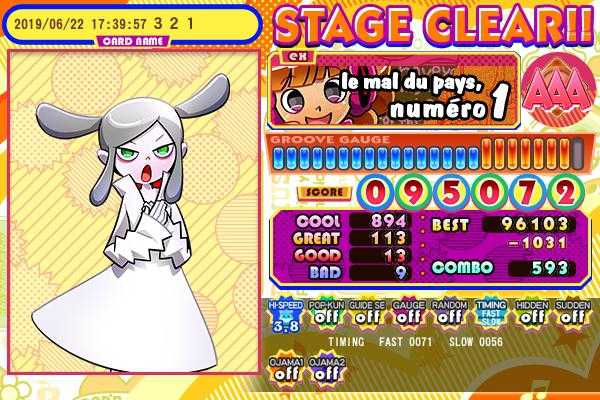Image resolution: width=600 pixels, height=400 pixels.
Task: Select the TIMING fast/slow option icon
Action: point(490,314)
